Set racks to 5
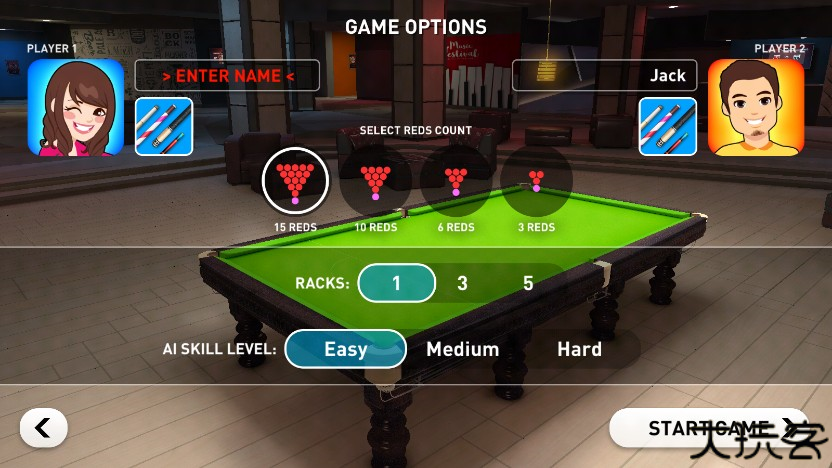The height and width of the screenshot is (468, 832). click(x=528, y=283)
